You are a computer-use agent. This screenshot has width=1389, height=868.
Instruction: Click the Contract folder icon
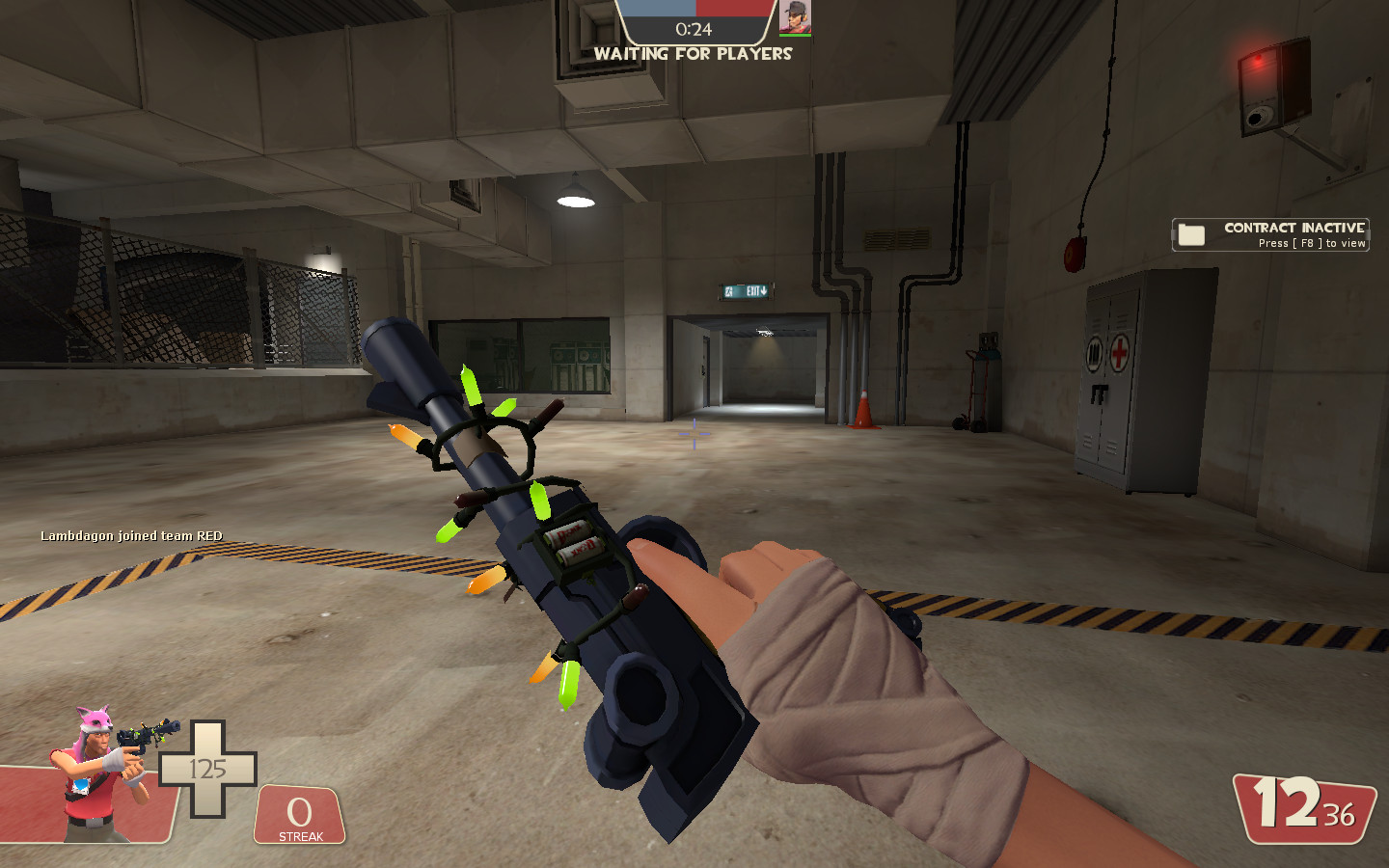pos(1193,233)
